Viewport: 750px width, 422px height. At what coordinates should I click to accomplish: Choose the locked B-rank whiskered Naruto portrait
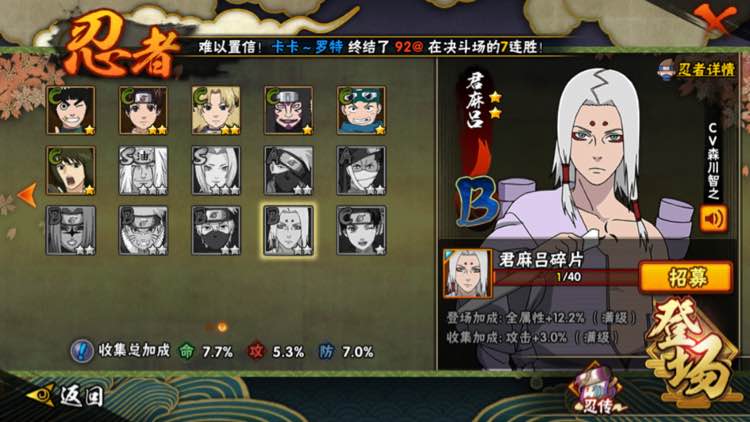(143, 230)
